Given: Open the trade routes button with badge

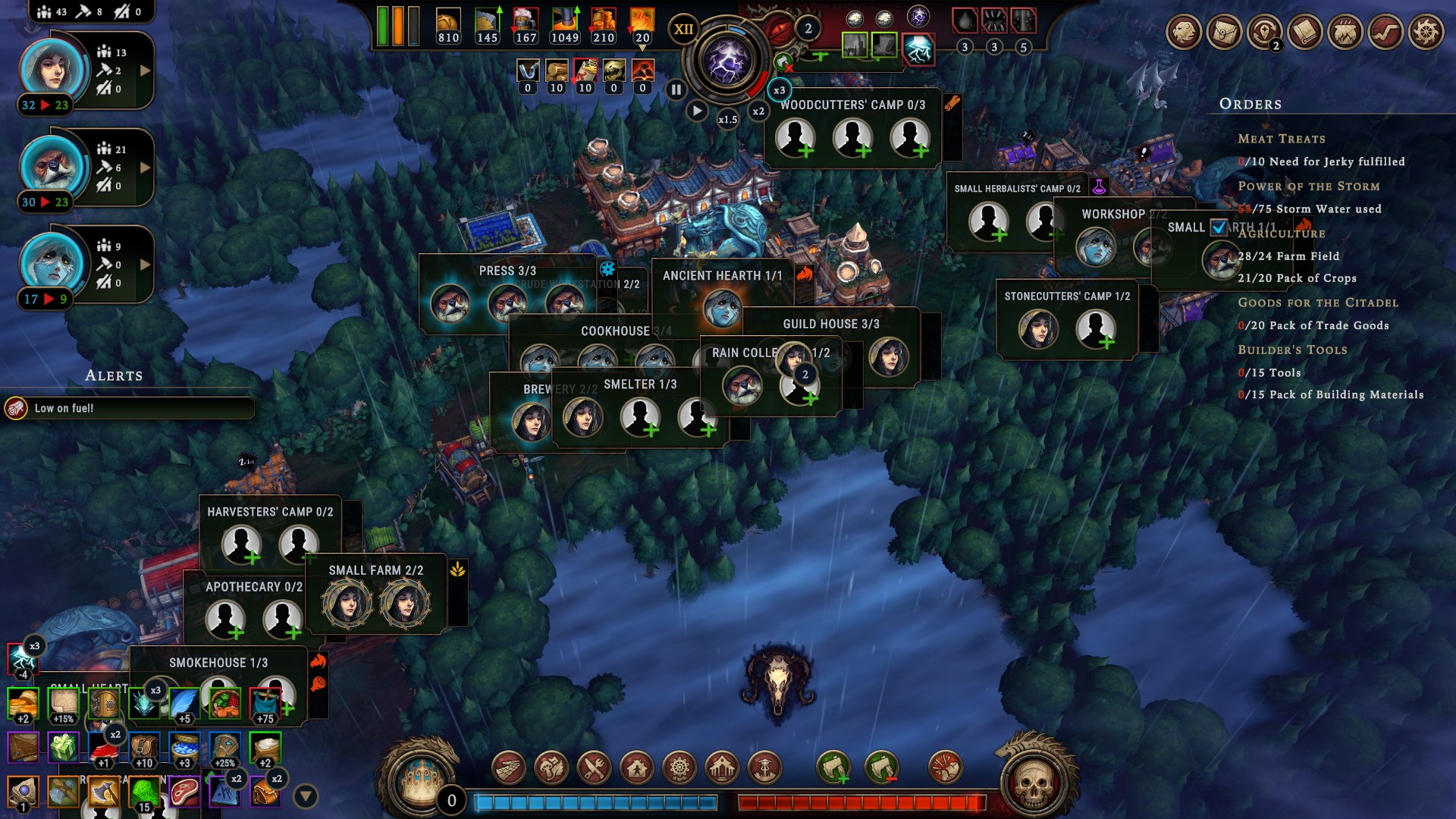Looking at the screenshot, I should coord(1265,33).
